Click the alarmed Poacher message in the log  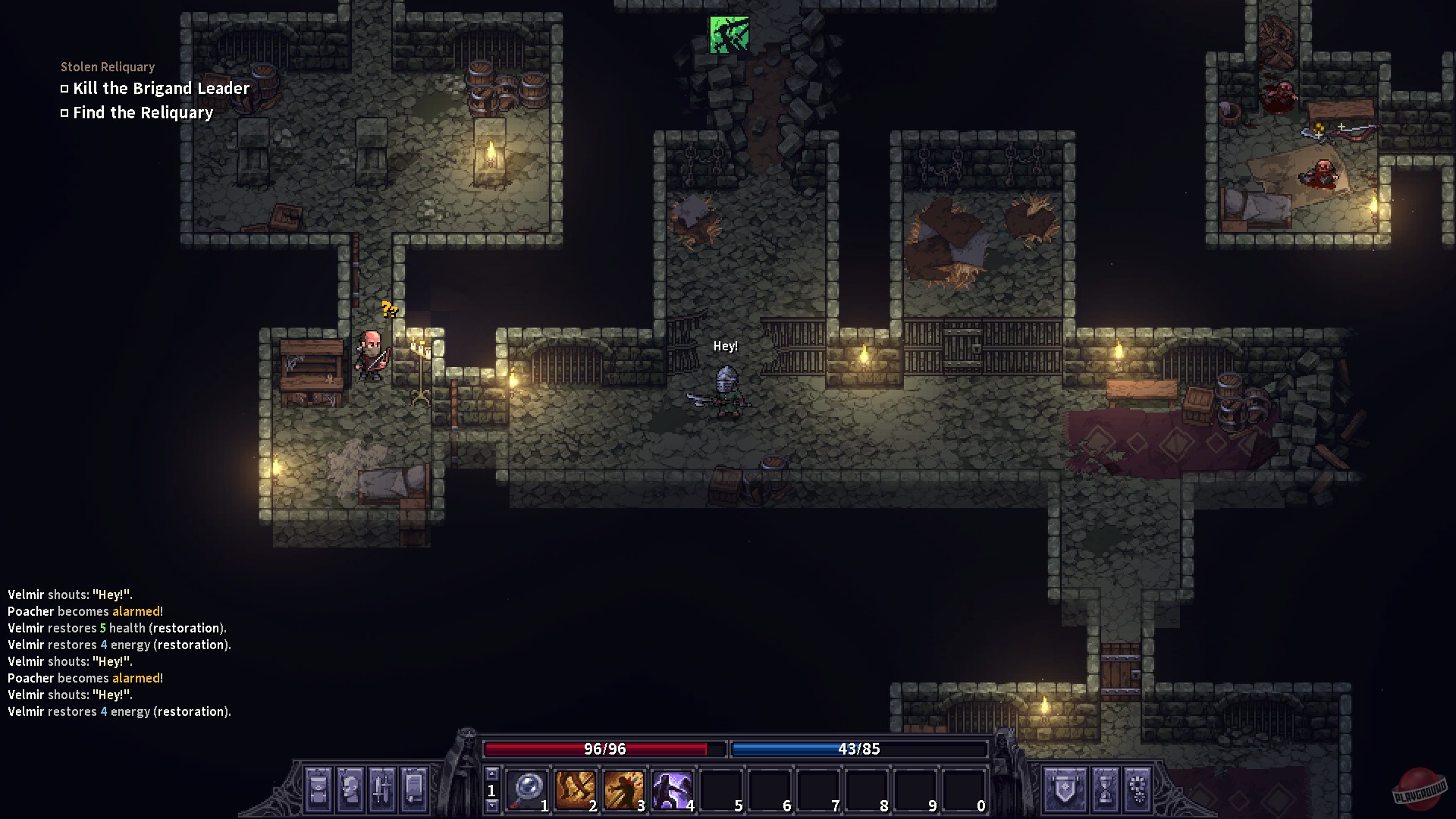point(85,611)
